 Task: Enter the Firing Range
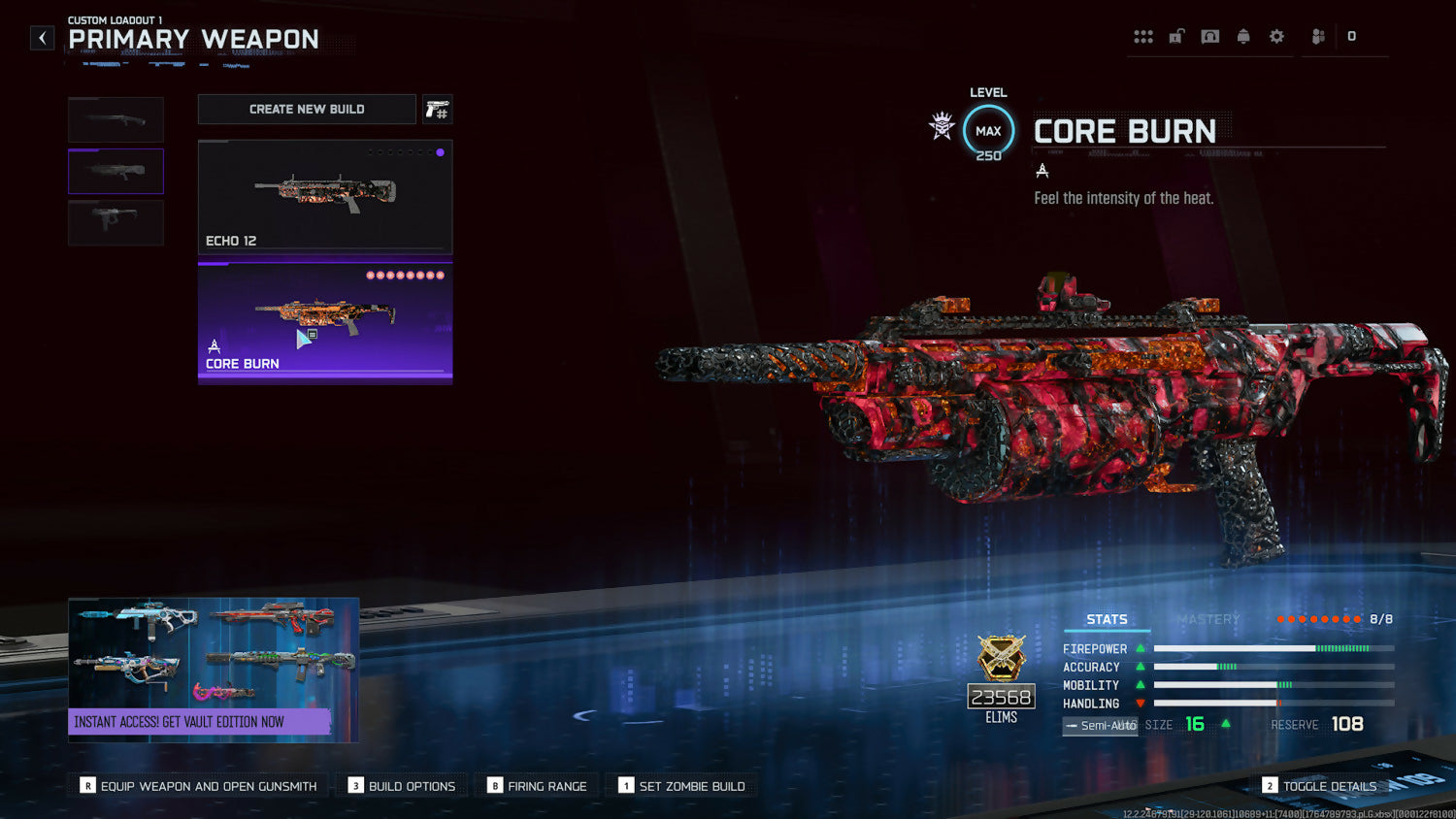tap(538, 786)
